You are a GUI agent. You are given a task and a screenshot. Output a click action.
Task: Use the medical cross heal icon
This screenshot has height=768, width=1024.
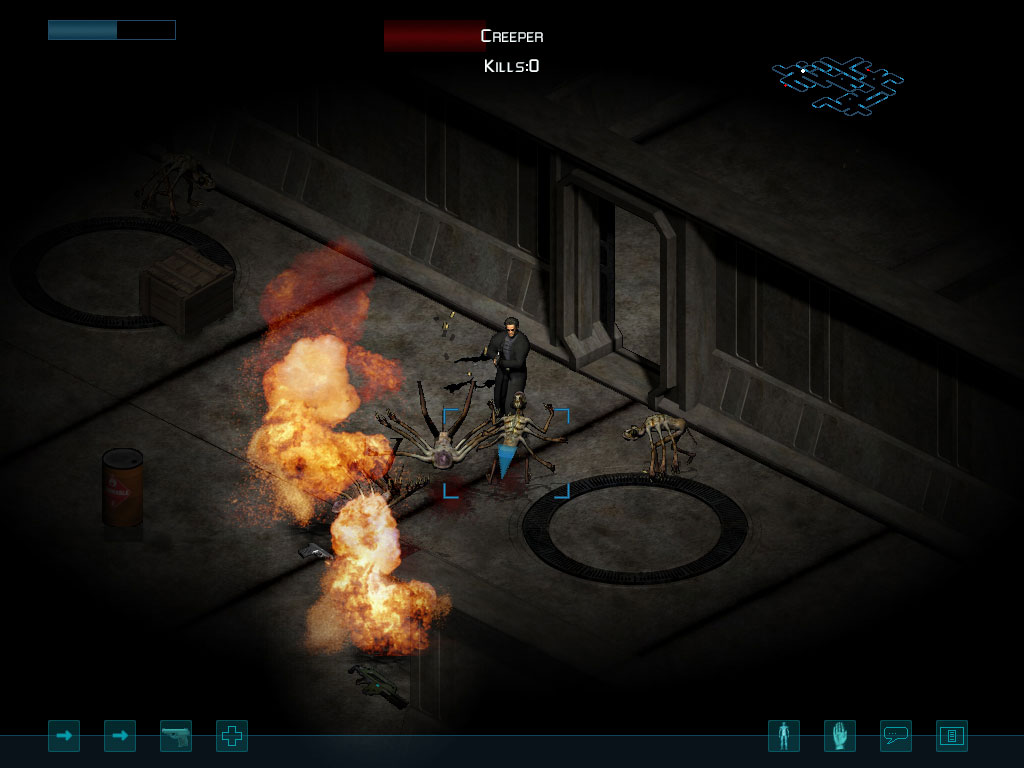(x=232, y=737)
